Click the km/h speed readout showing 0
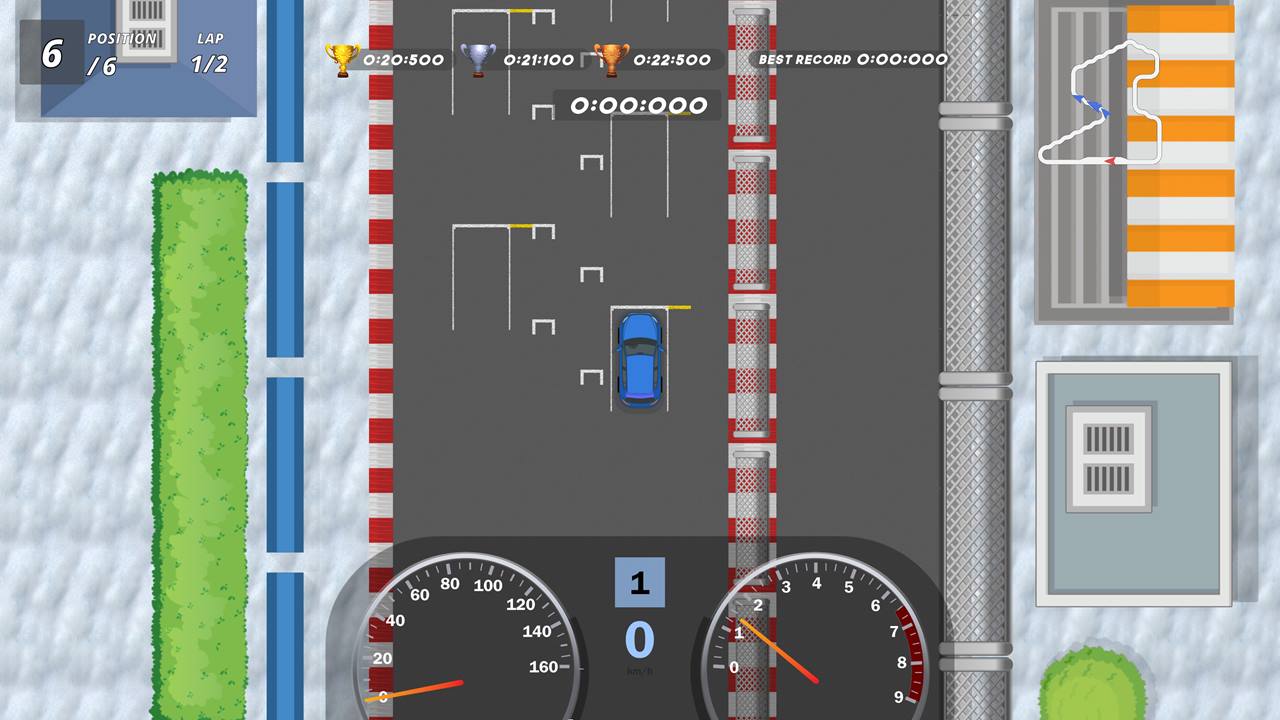 (639, 640)
